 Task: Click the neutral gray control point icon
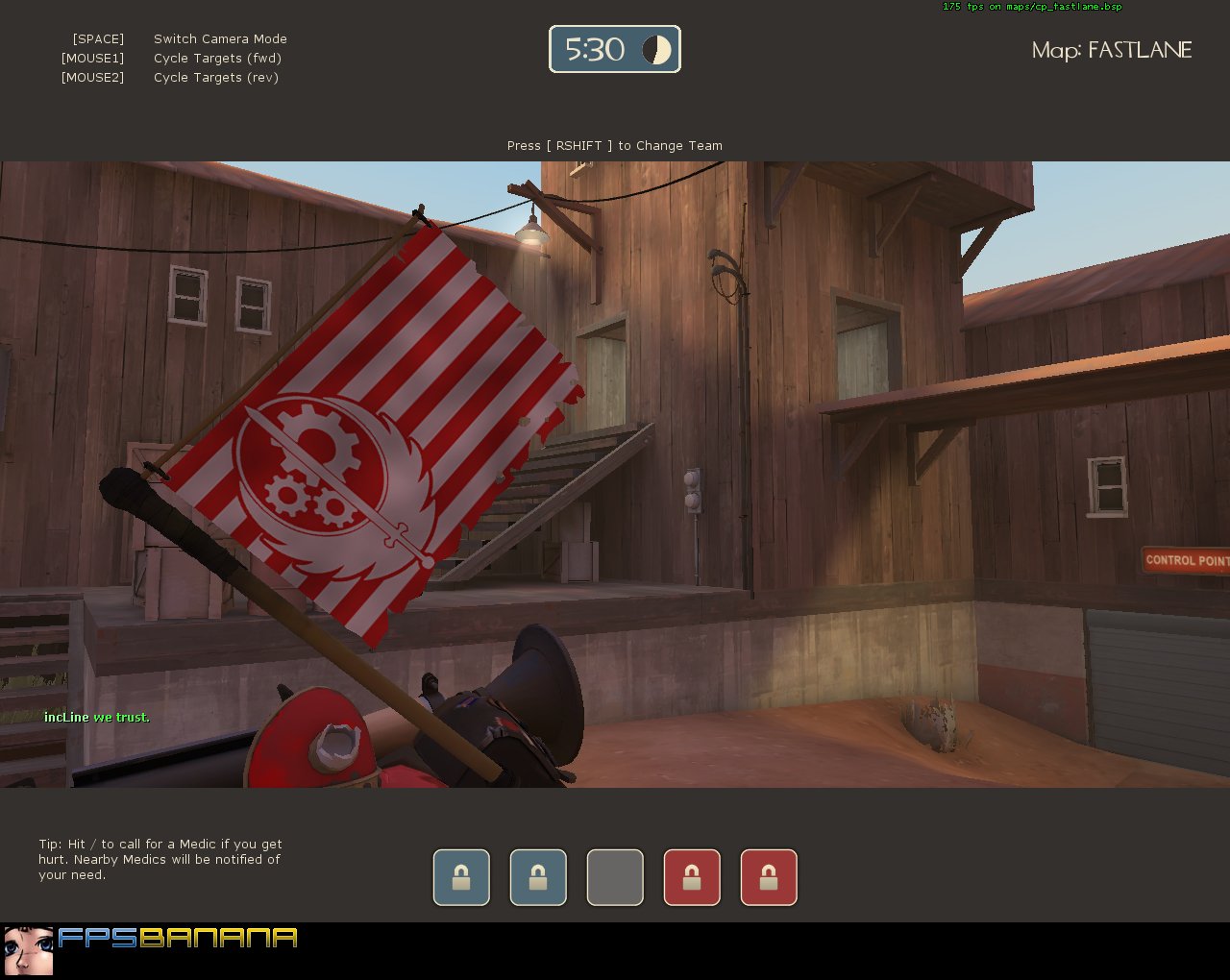[x=615, y=877]
